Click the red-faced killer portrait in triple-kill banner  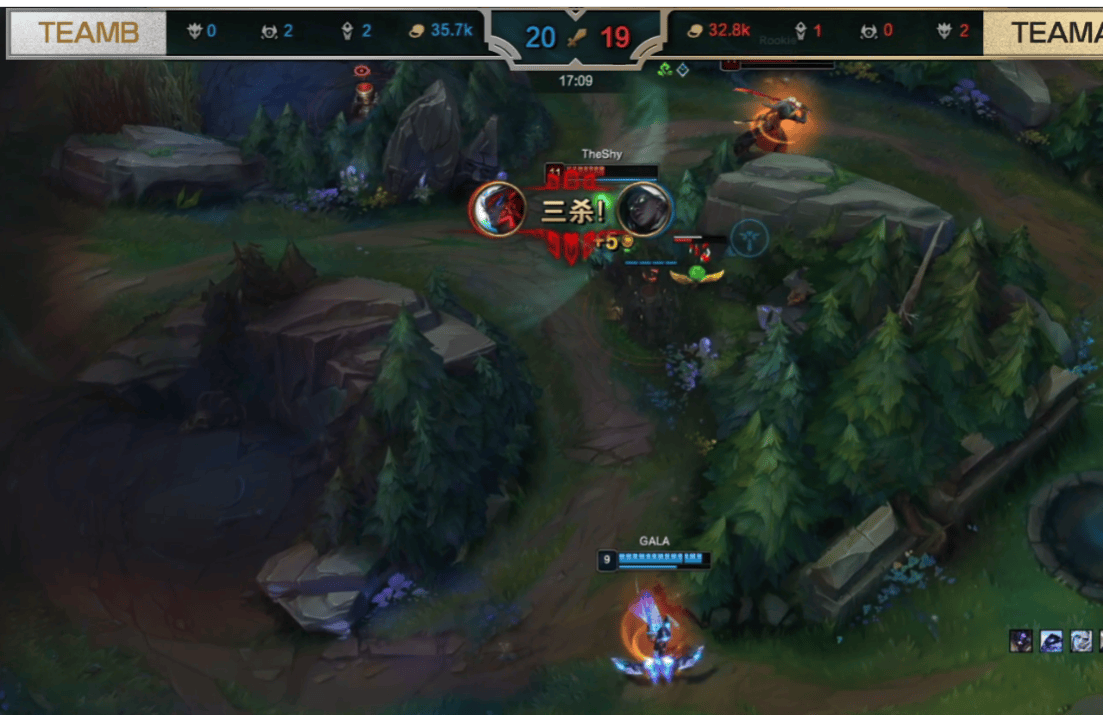(x=497, y=210)
